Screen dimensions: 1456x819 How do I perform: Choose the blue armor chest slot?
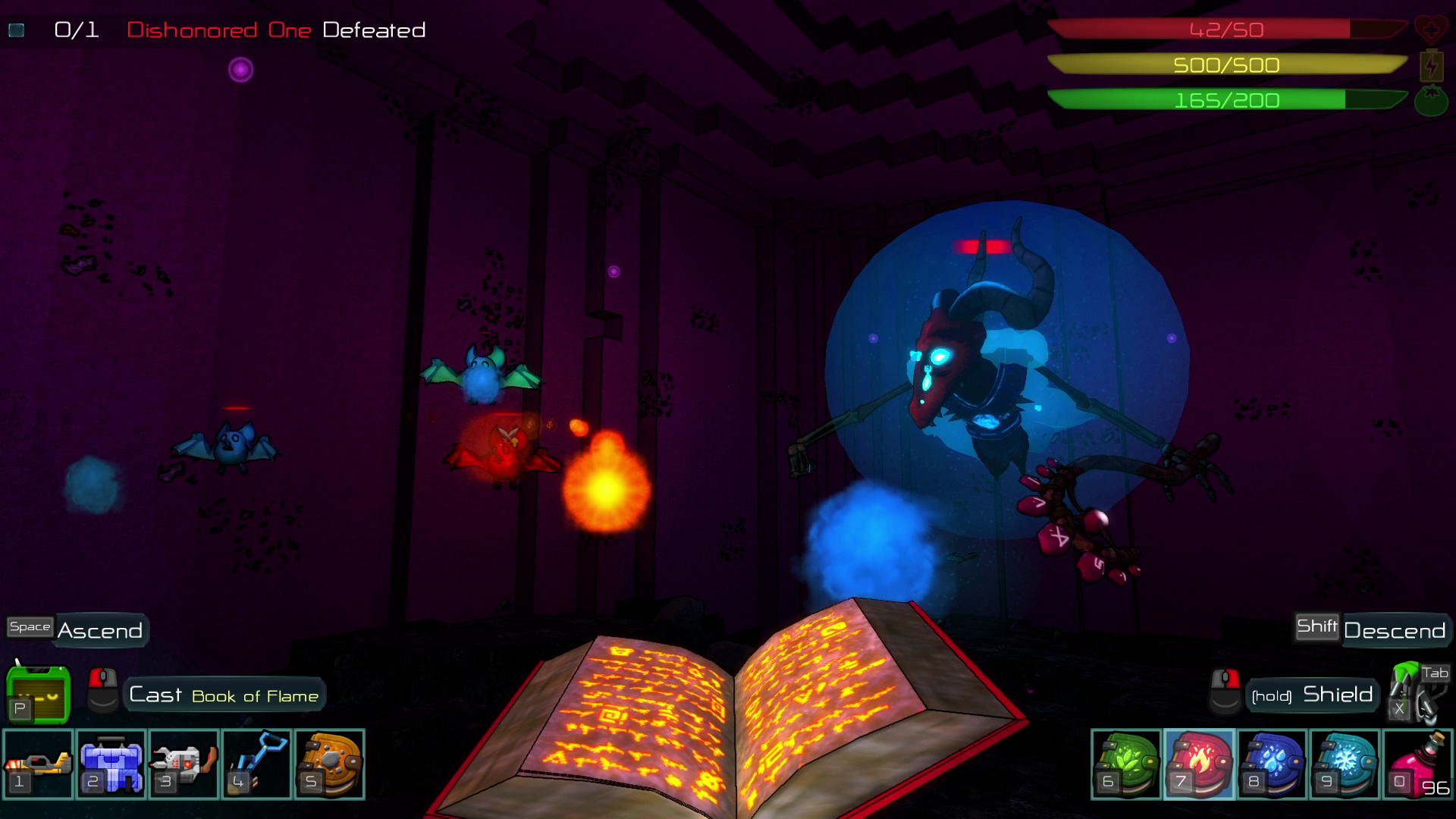pyautogui.click(x=111, y=764)
